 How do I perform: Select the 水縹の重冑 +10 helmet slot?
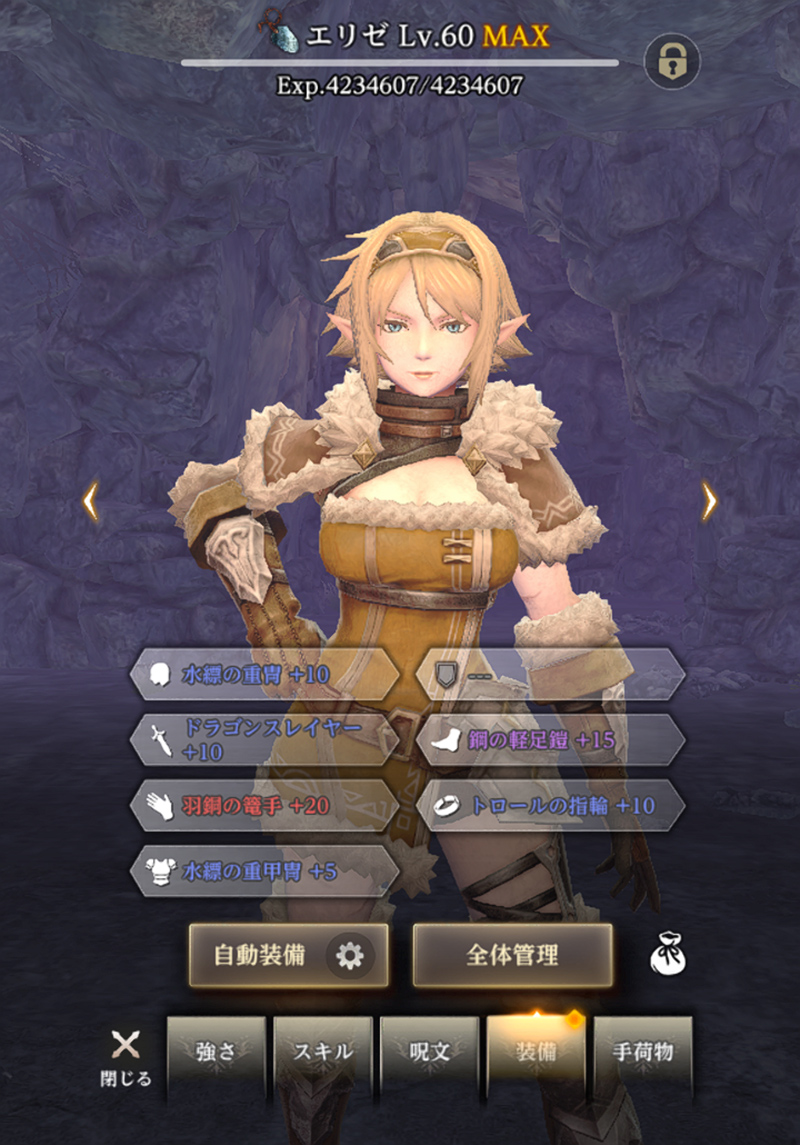tap(264, 675)
